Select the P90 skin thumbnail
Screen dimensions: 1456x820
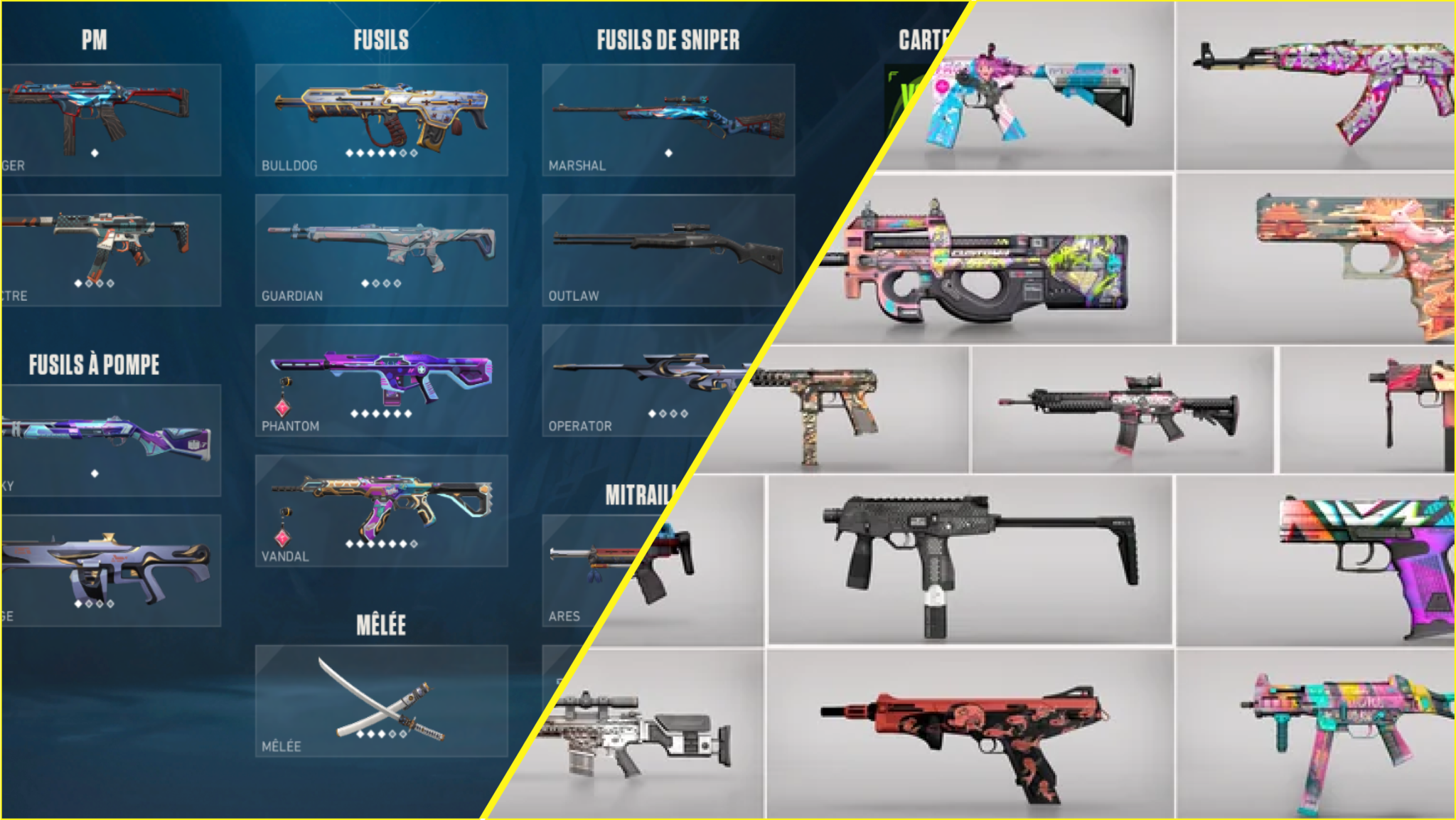pos(995,263)
